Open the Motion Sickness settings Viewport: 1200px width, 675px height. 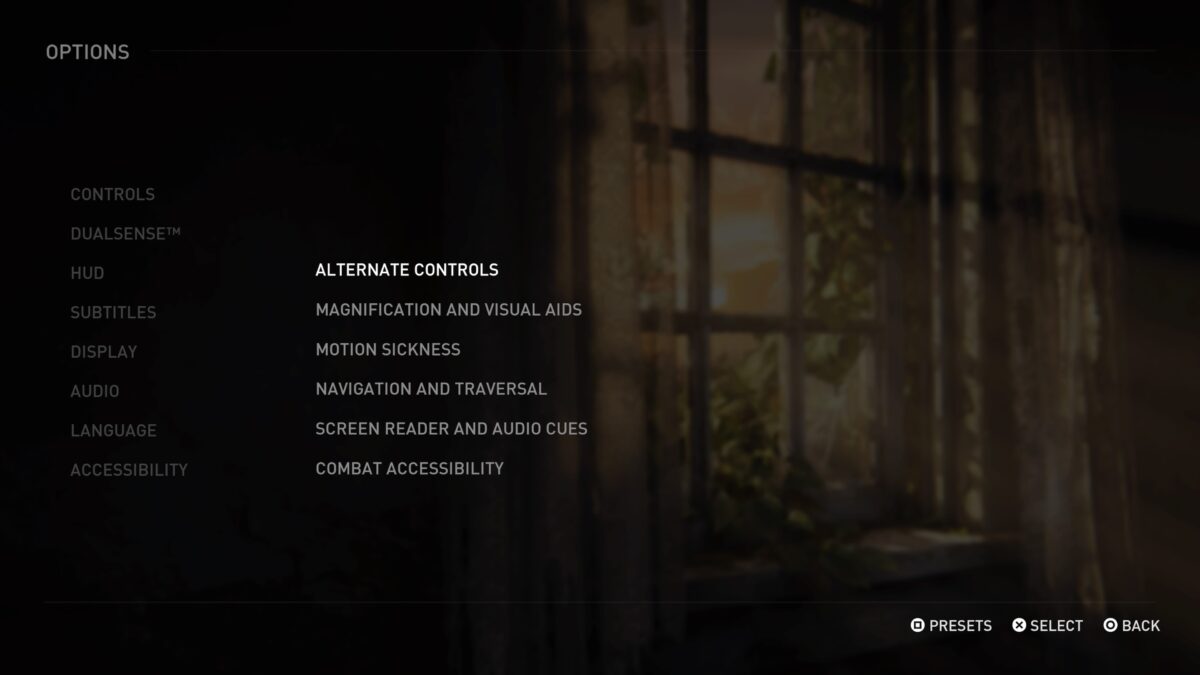pyautogui.click(x=388, y=349)
